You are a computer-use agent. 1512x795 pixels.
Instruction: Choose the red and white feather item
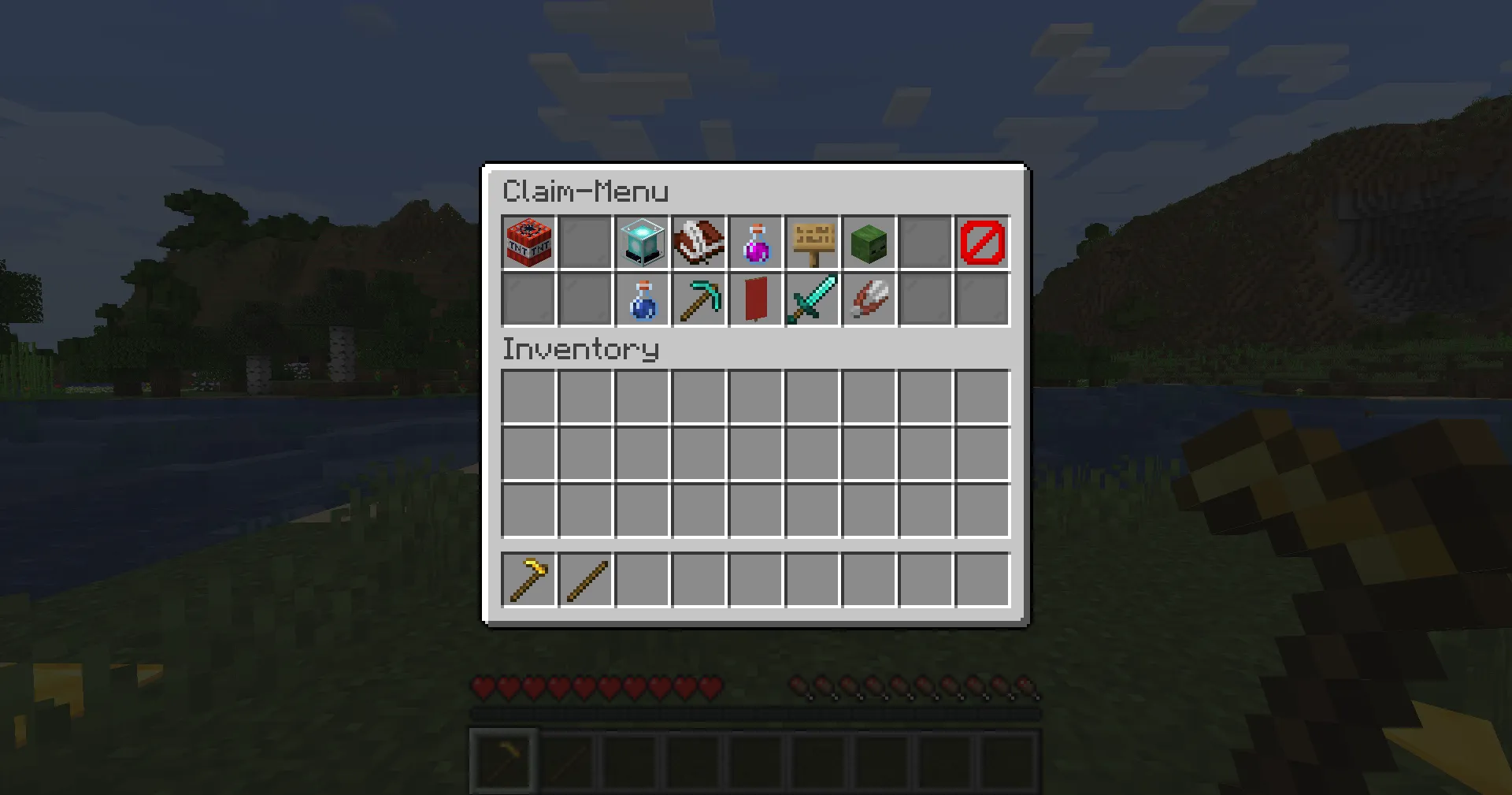click(869, 299)
